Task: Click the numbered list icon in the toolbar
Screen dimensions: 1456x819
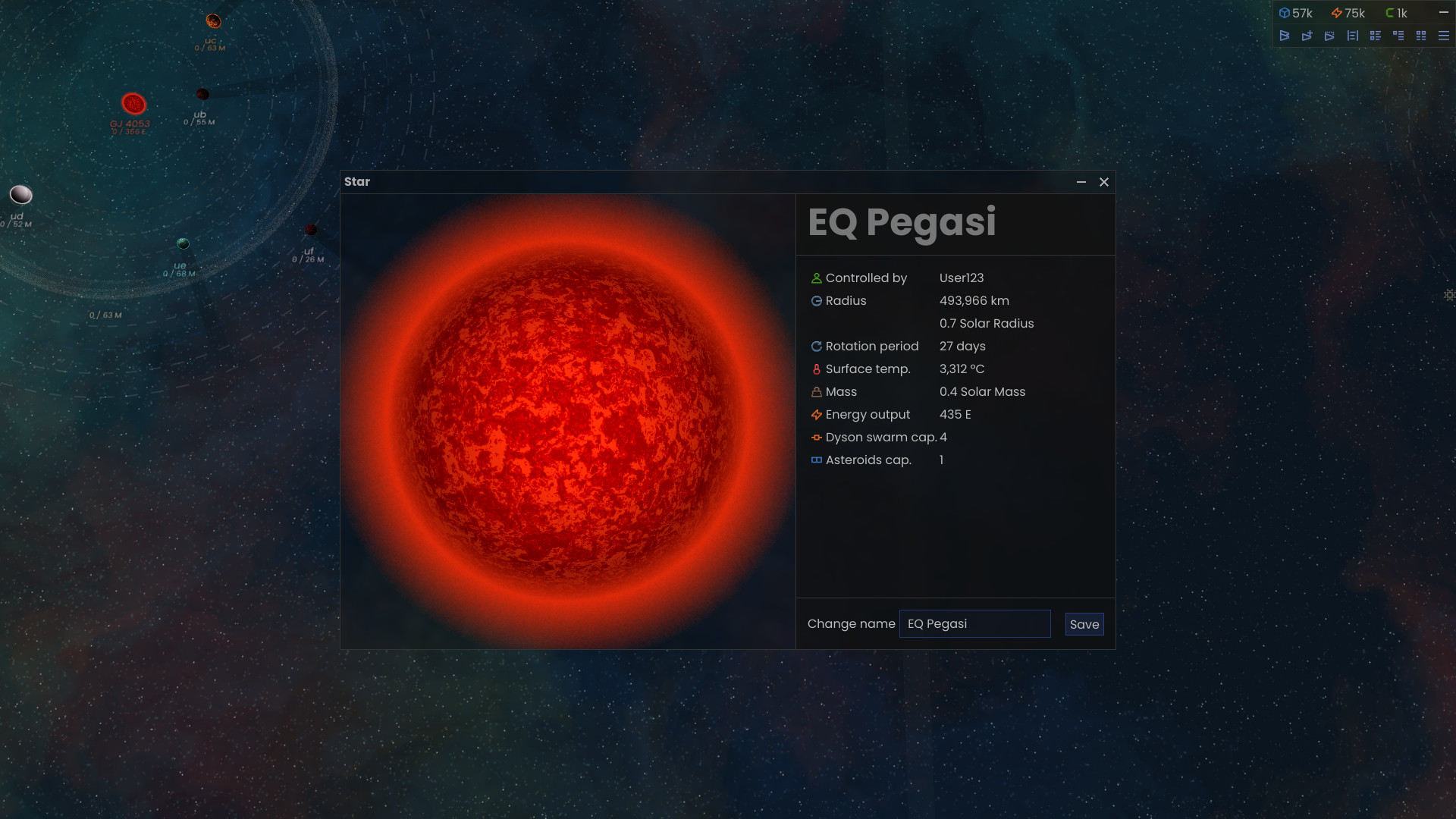Action: click(x=1353, y=36)
